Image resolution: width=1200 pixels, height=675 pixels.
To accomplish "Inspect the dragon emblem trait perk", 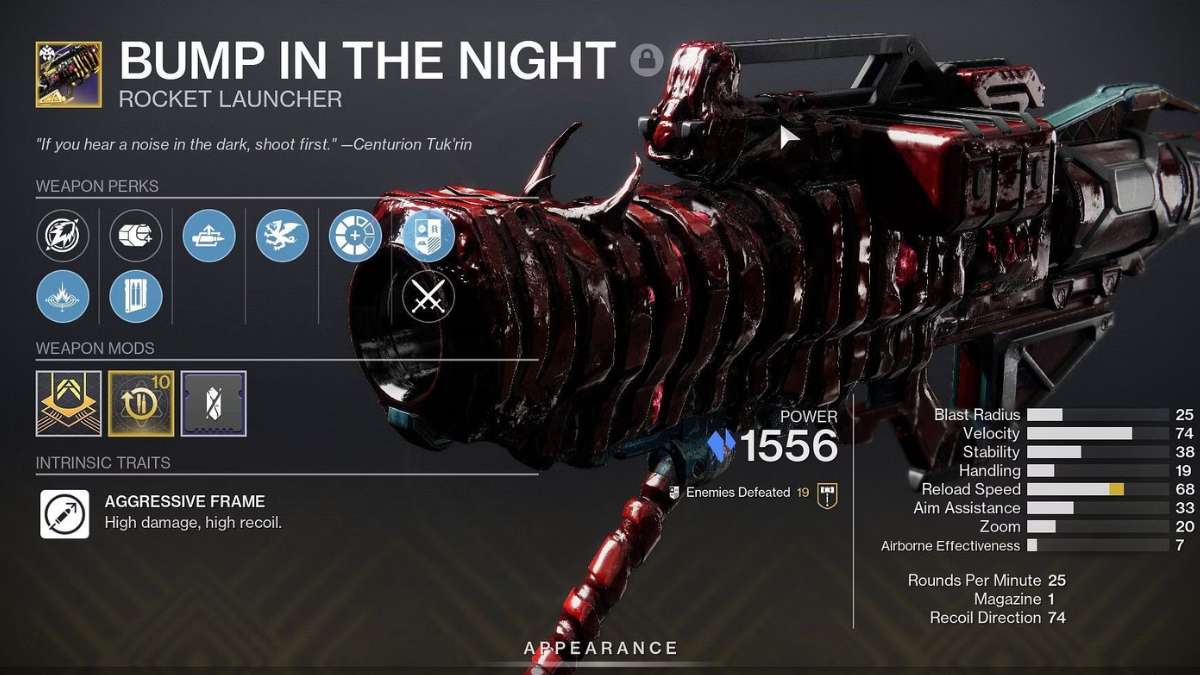I will point(282,236).
